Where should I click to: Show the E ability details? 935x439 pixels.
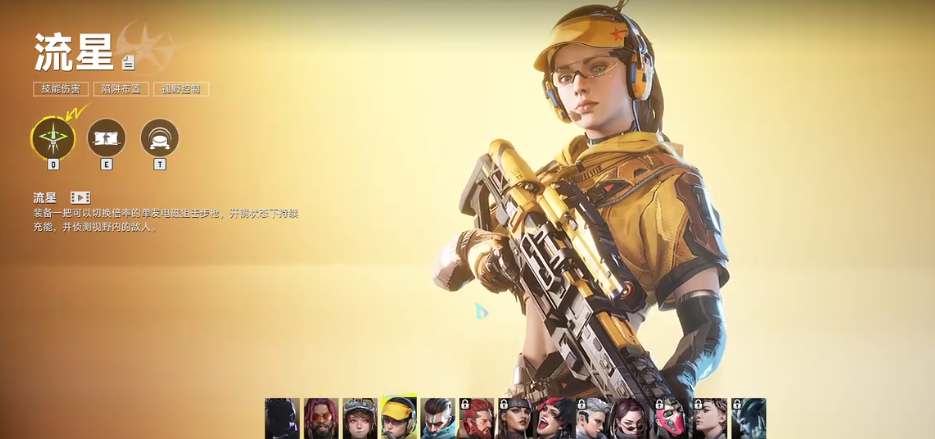pyautogui.click(x=106, y=138)
